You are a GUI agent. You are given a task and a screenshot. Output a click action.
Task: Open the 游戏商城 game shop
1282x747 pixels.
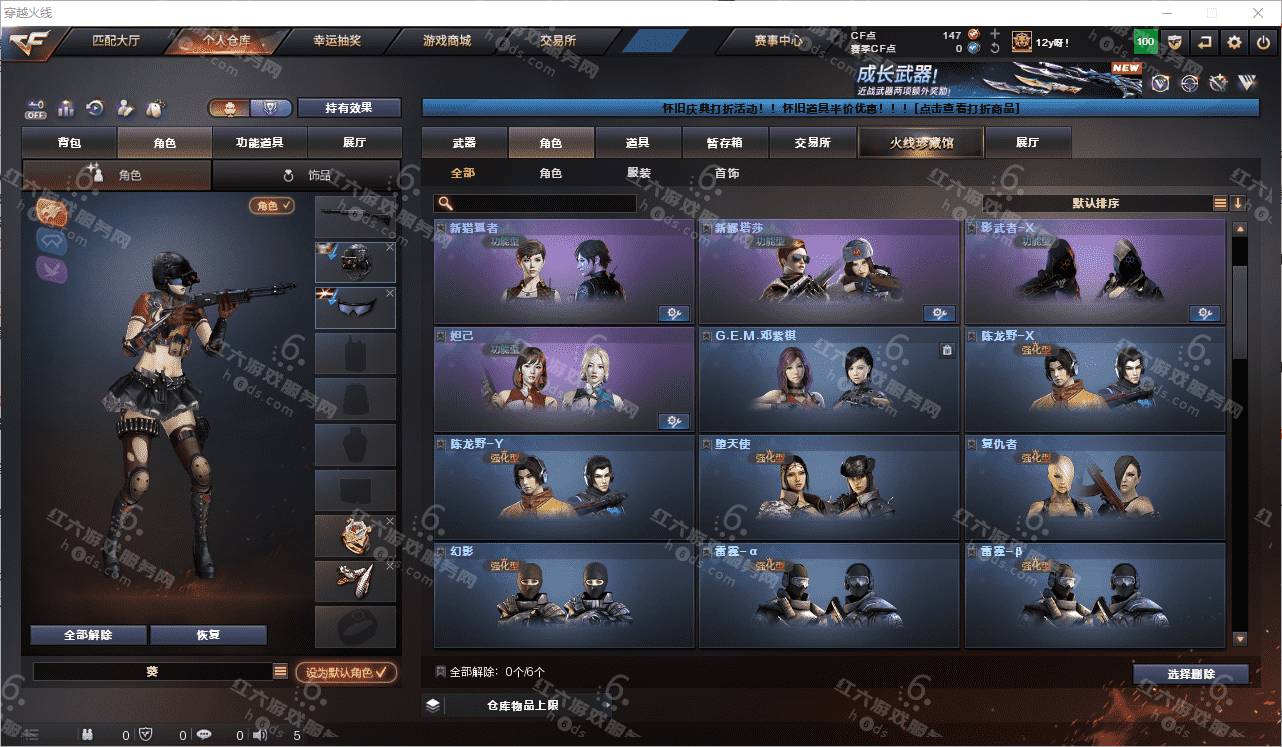[x=446, y=41]
